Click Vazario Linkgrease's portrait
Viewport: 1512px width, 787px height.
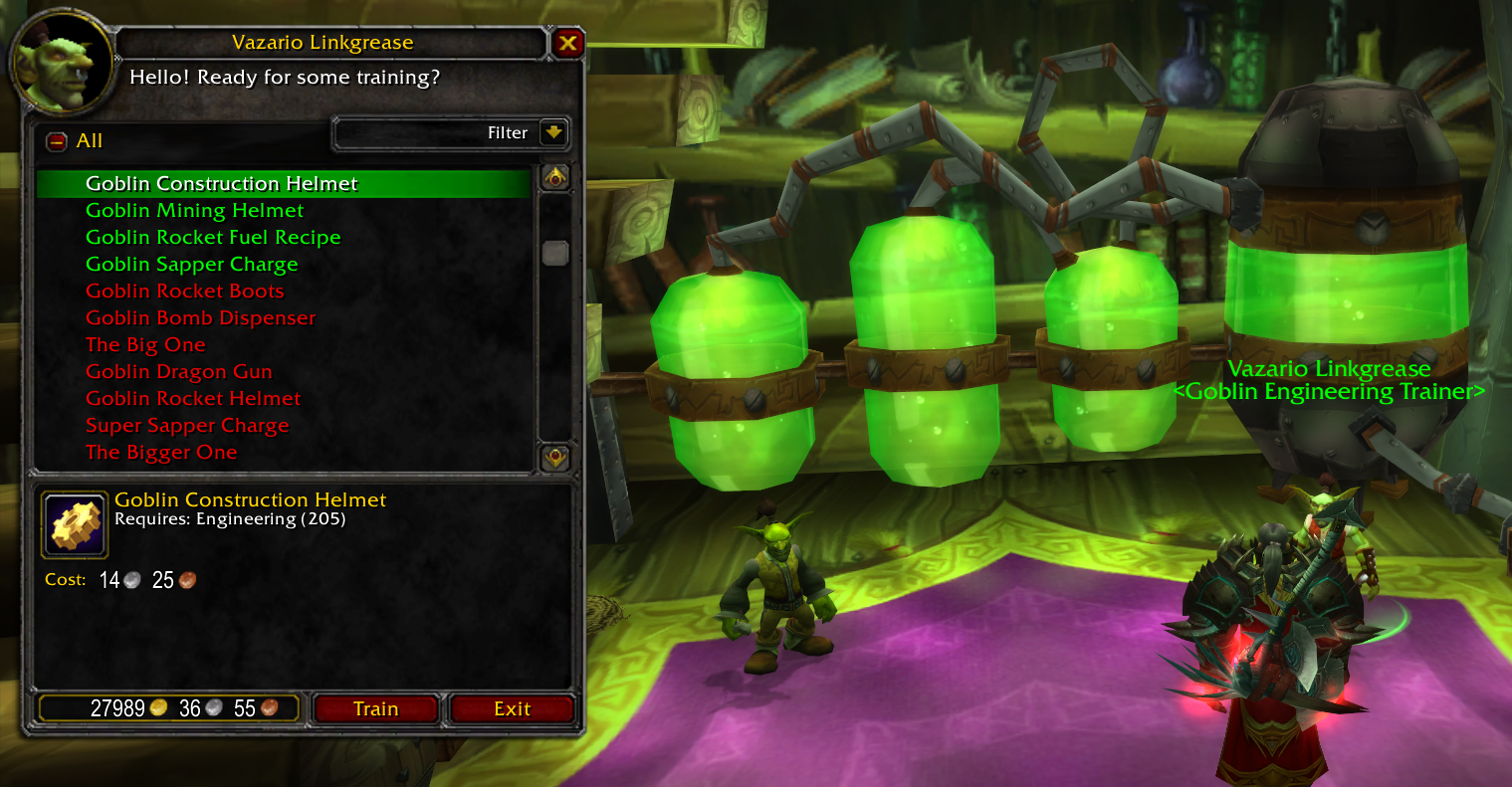point(62,62)
